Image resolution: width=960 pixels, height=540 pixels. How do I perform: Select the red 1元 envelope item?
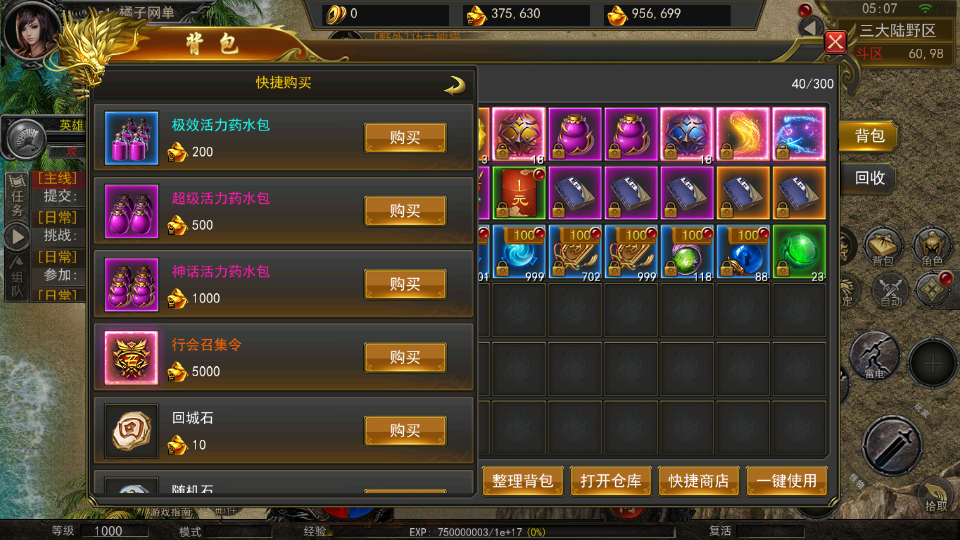(519, 193)
